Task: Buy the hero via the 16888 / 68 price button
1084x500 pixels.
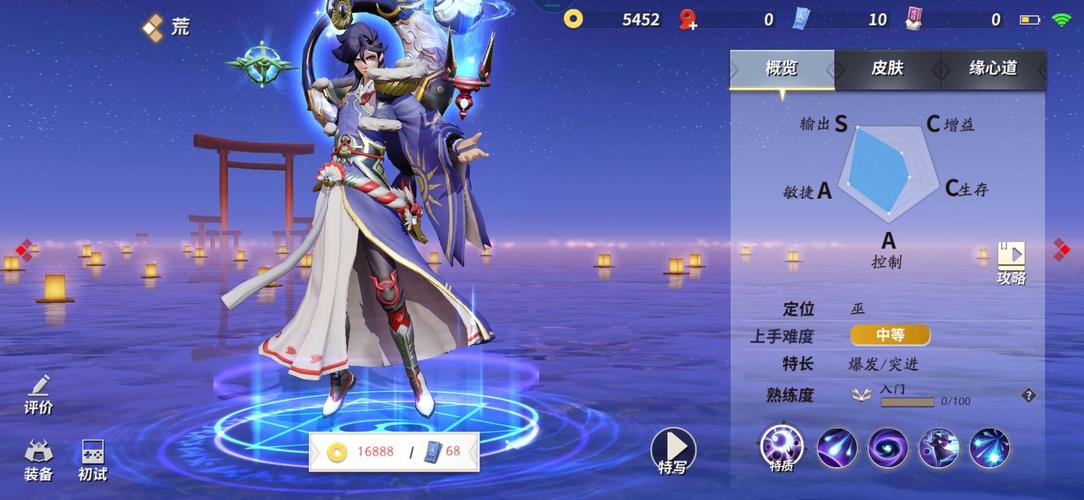Action: click(394, 451)
